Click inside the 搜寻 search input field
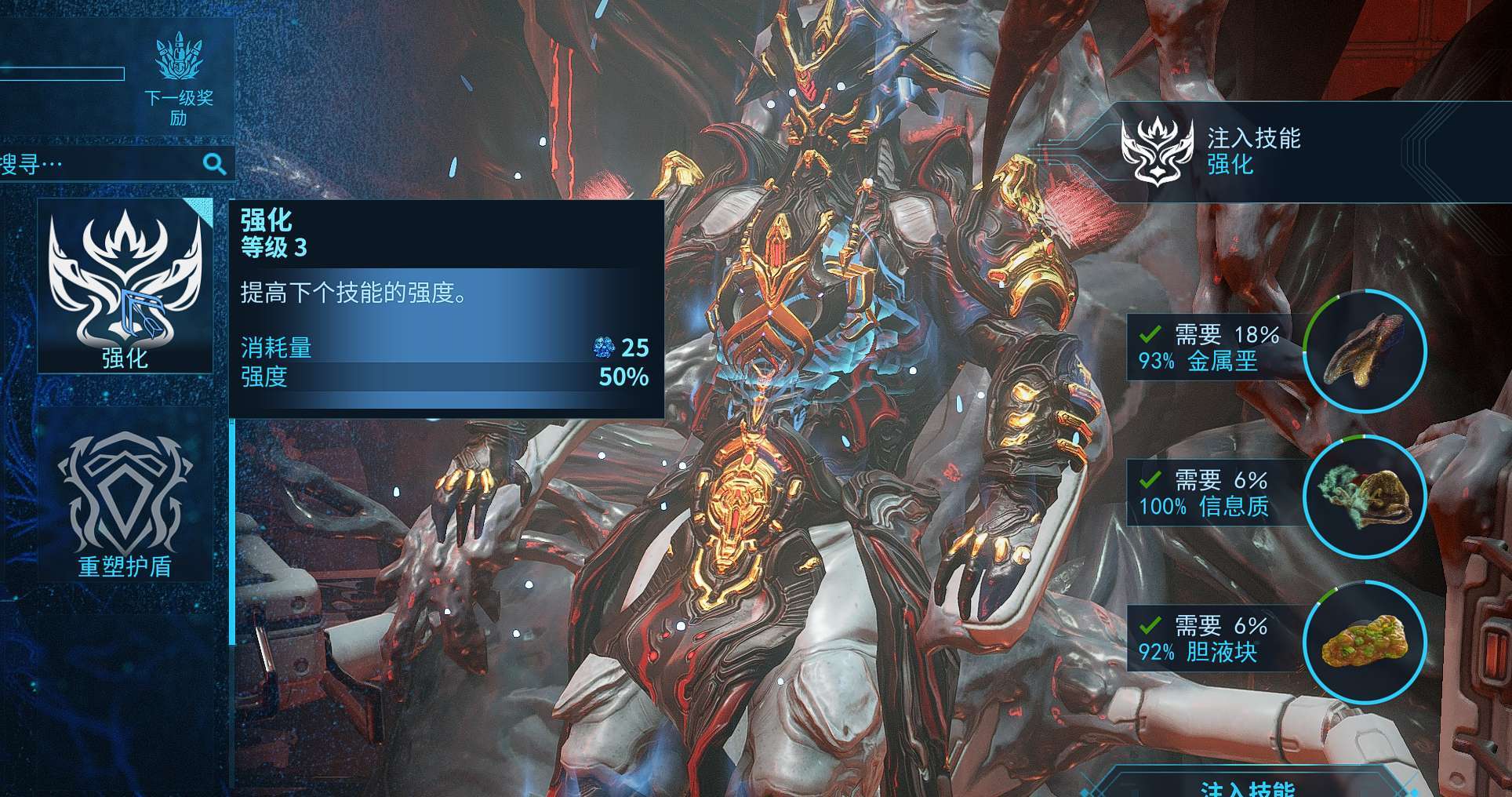 [102, 164]
